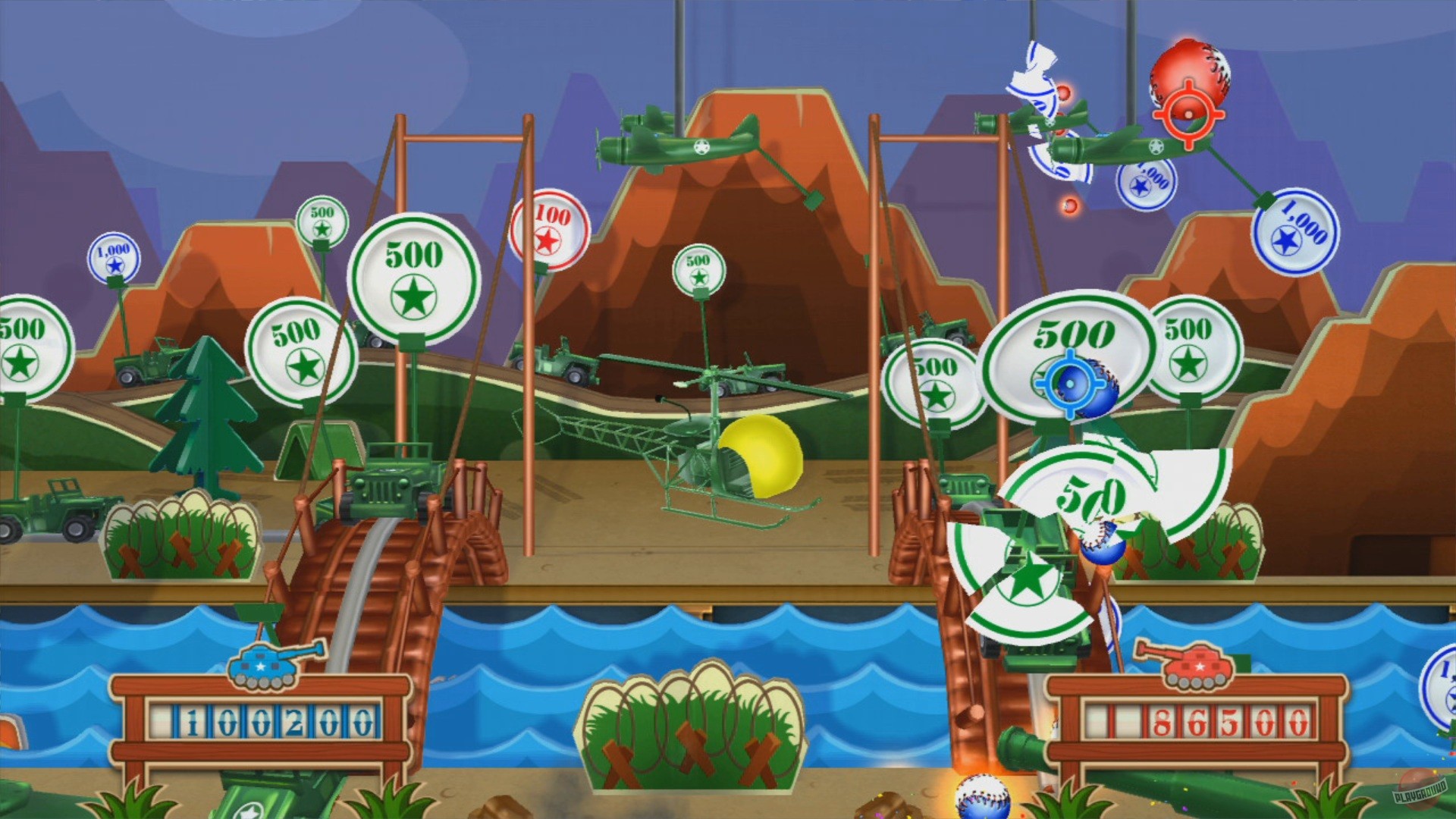This screenshot has height=819, width=1456.
Task: Hit the large green 500 plate near the swing pole
Action: point(415,273)
